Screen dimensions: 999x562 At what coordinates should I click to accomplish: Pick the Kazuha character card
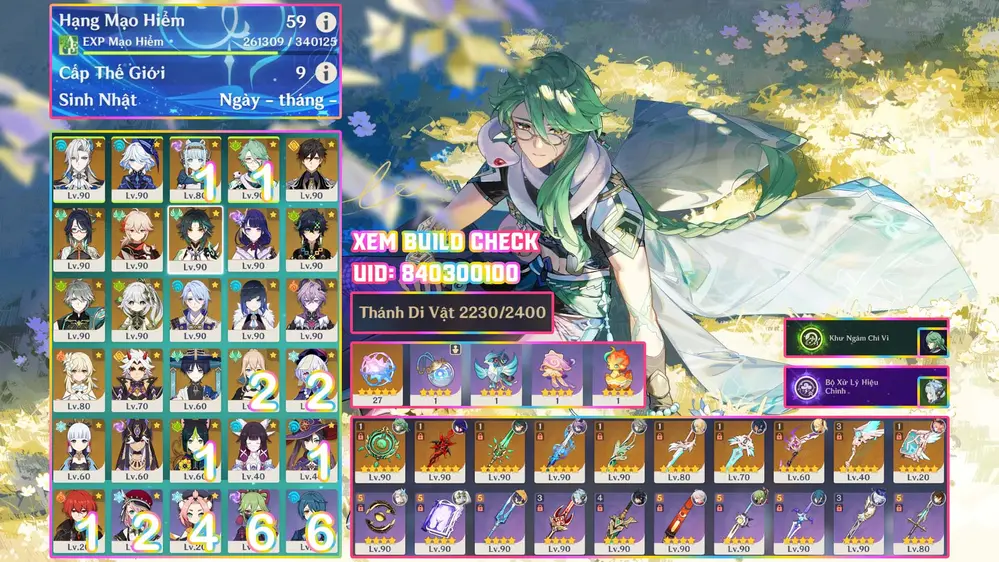click(x=136, y=235)
